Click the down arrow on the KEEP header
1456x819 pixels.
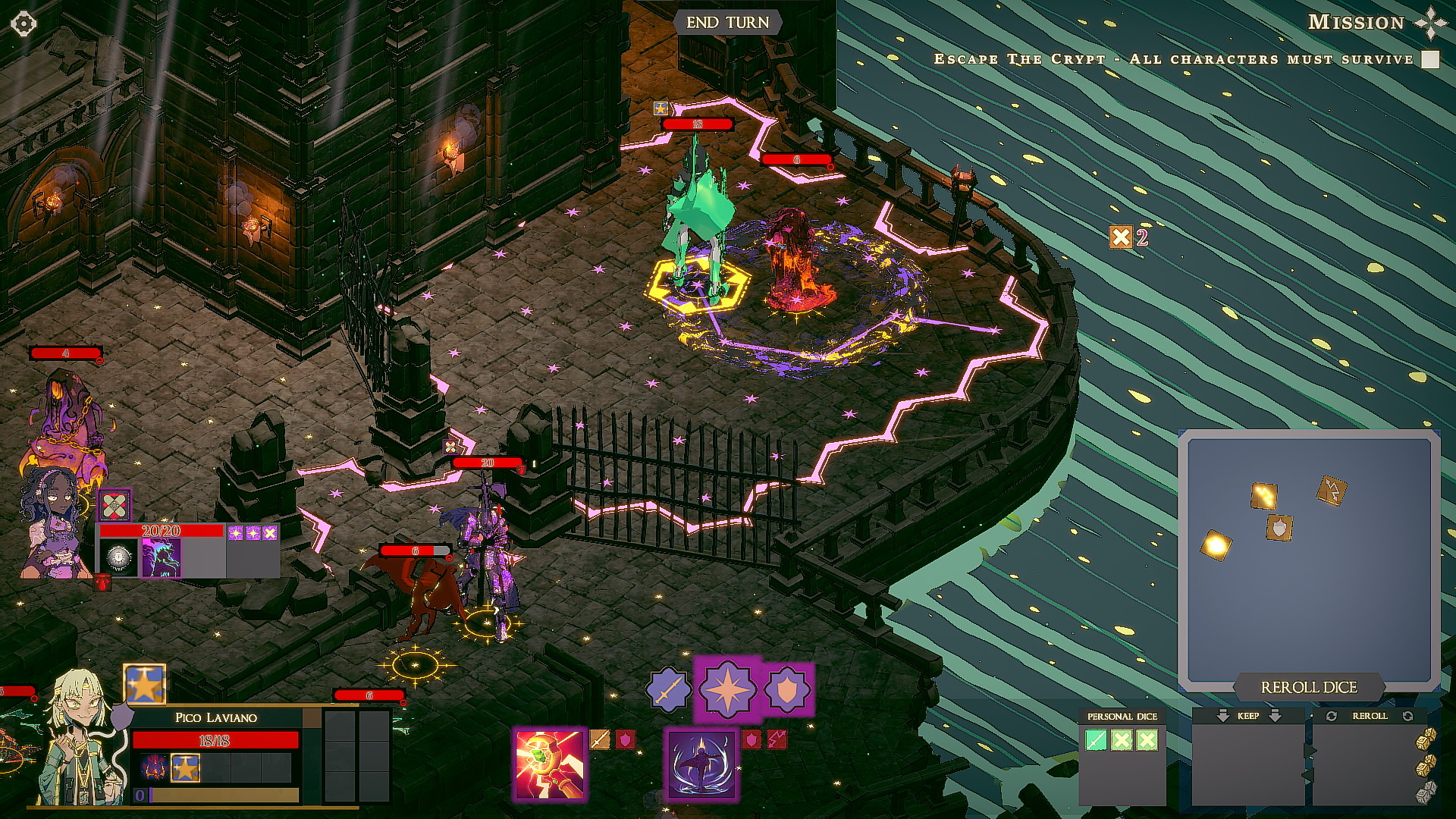pyautogui.click(x=1222, y=714)
